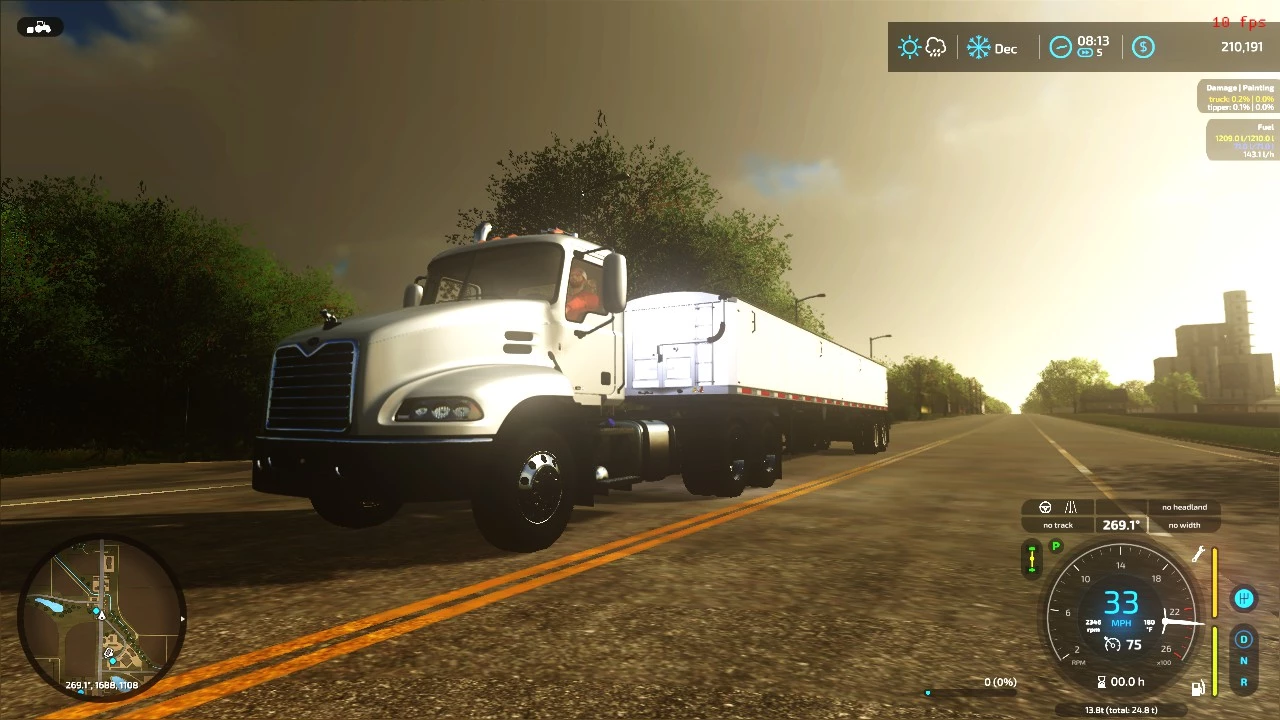Toggle the green P parking brake indicator
The height and width of the screenshot is (720, 1280).
click(x=1055, y=546)
